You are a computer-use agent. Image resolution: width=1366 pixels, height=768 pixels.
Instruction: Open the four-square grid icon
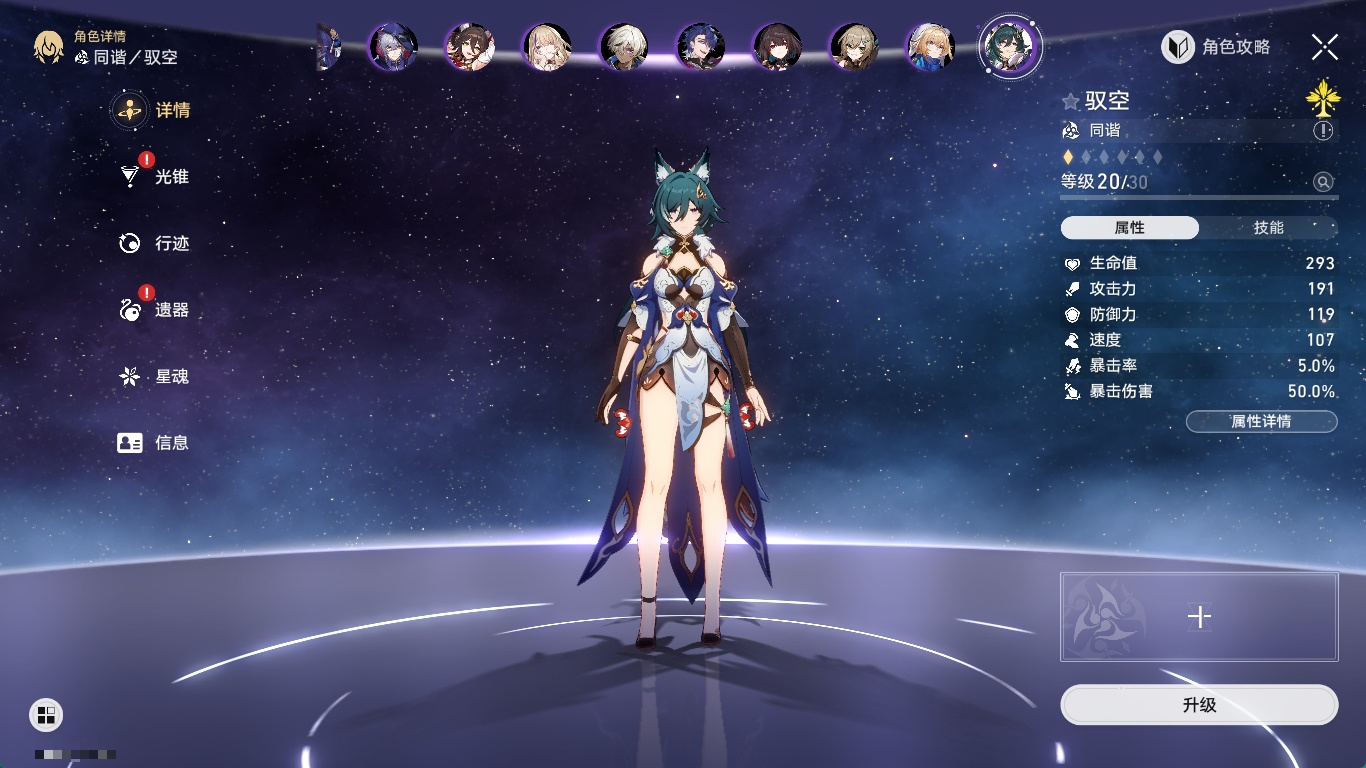pyautogui.click(x=45, y=714)
